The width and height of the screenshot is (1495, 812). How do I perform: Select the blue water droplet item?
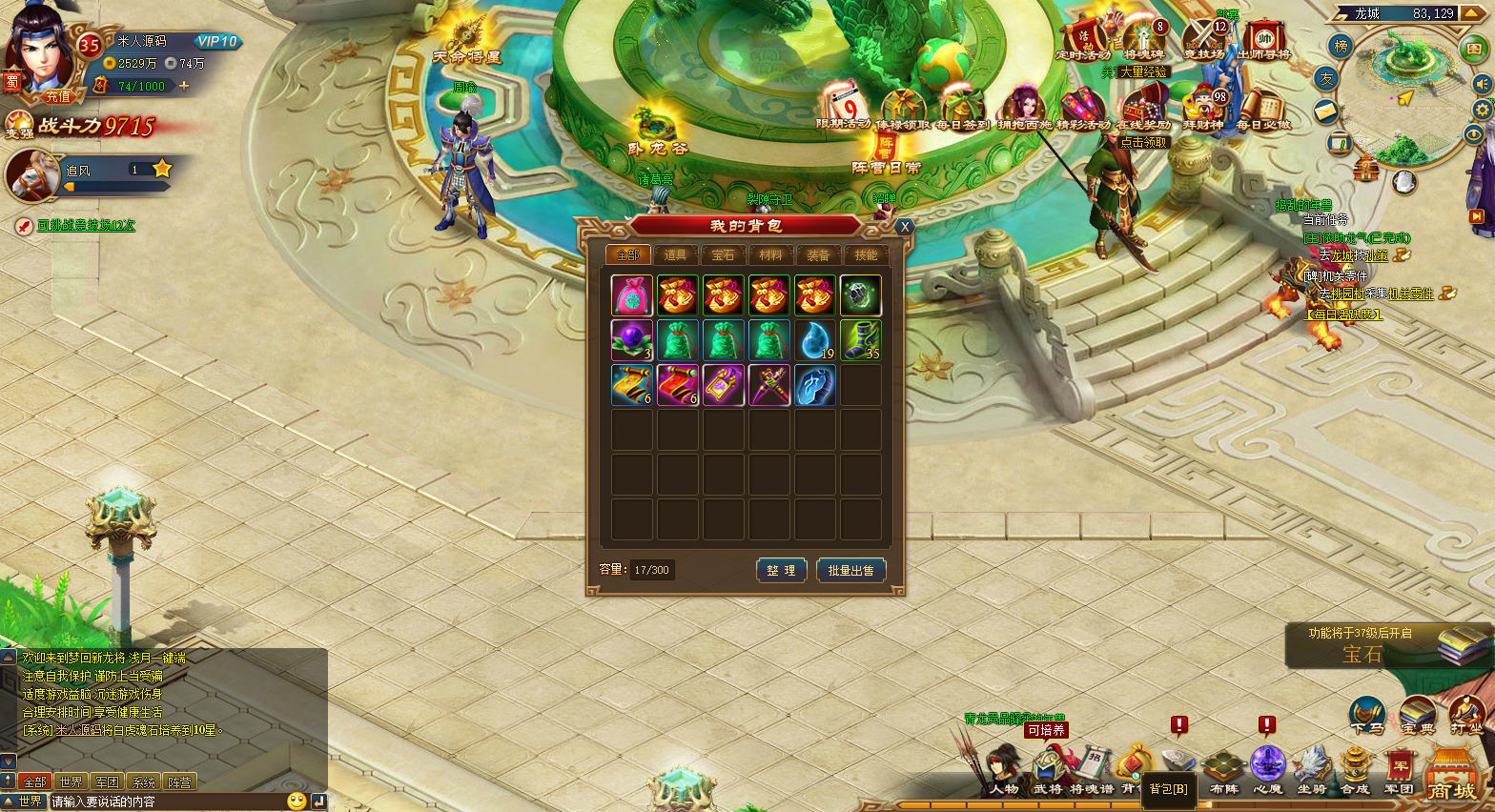tap(815, 340)
